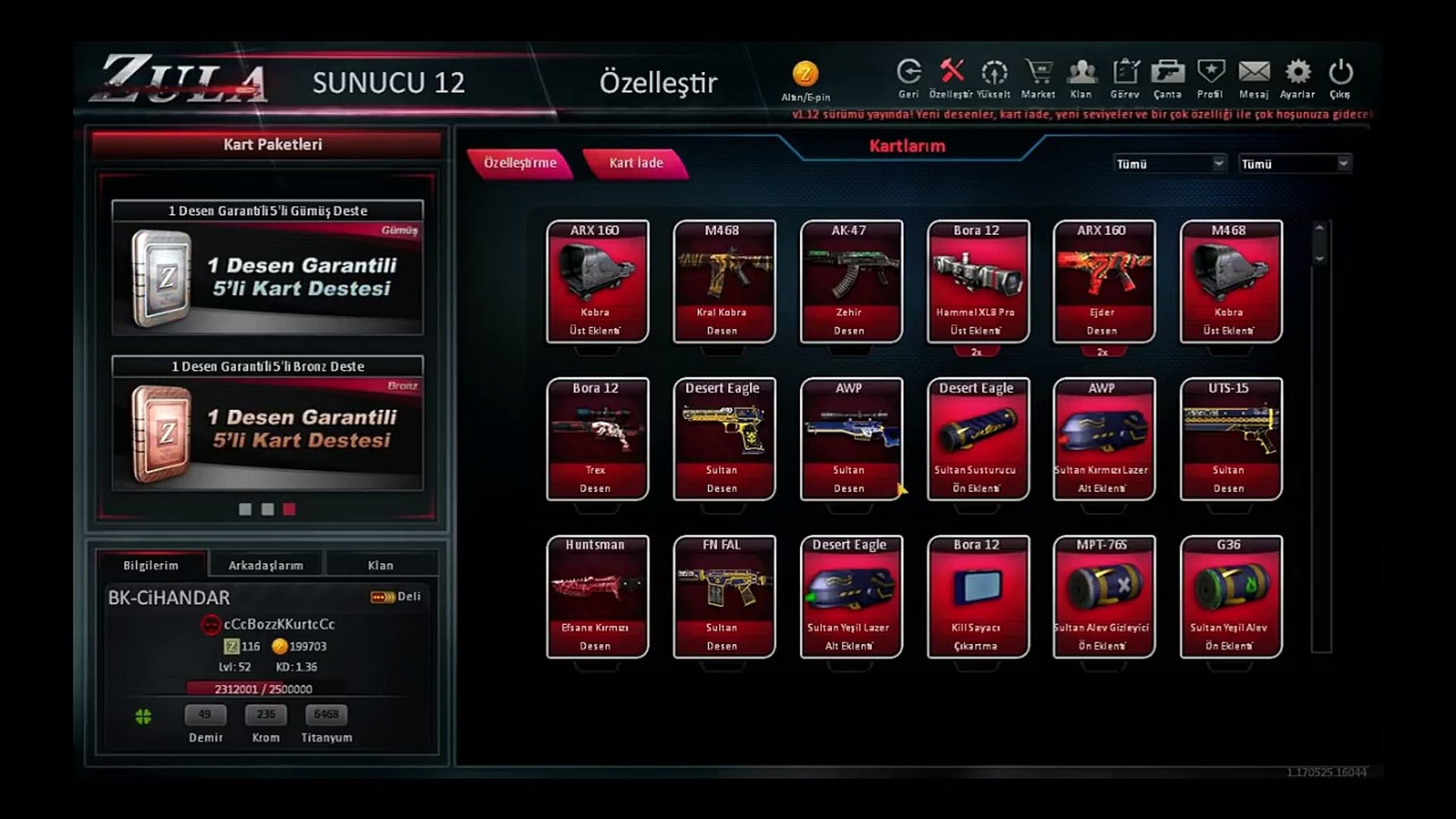Exit the game via Çıkış
1456x819 pixels.
1340,77
